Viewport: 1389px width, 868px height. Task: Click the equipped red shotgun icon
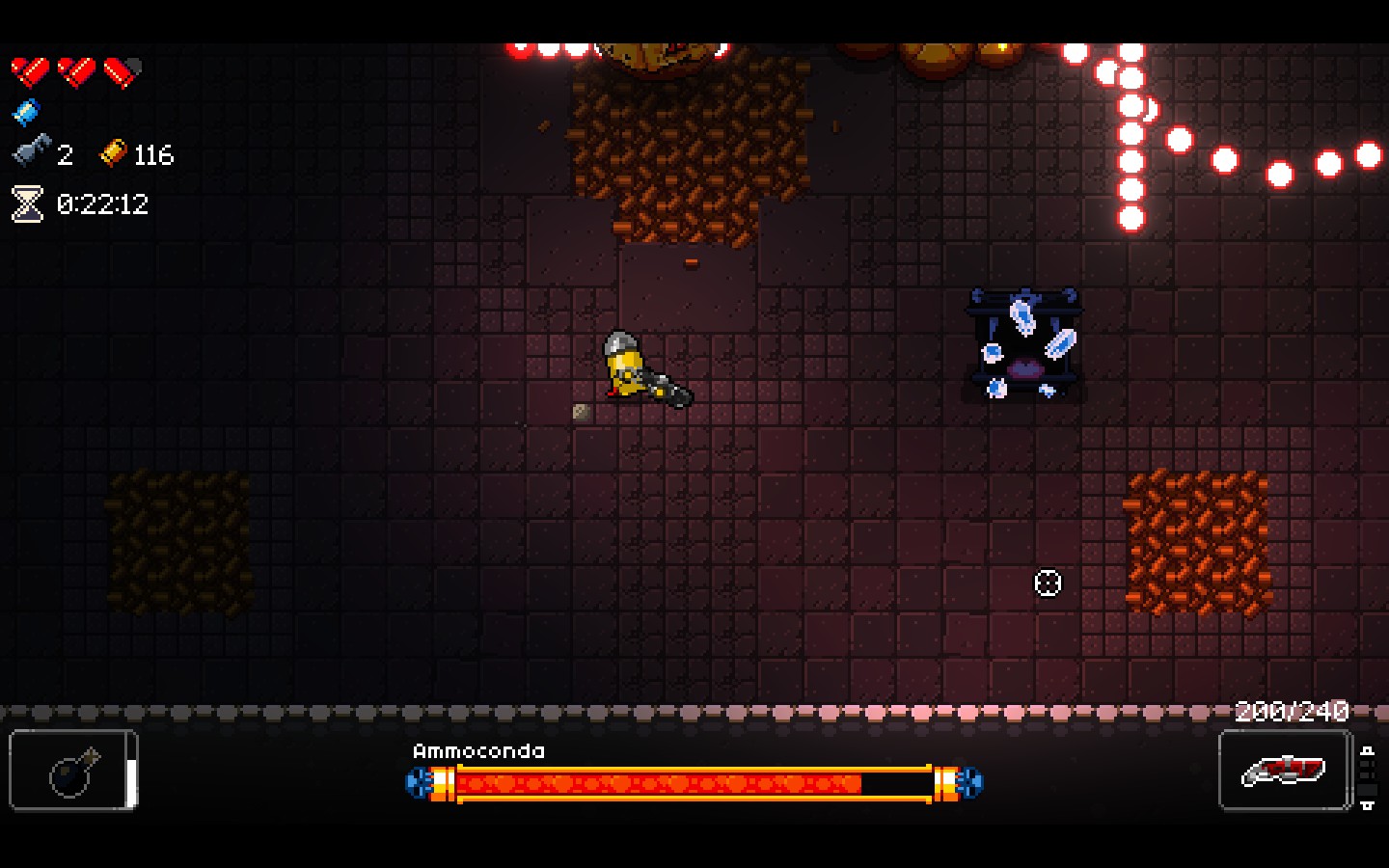click(x=1285, y=770)
